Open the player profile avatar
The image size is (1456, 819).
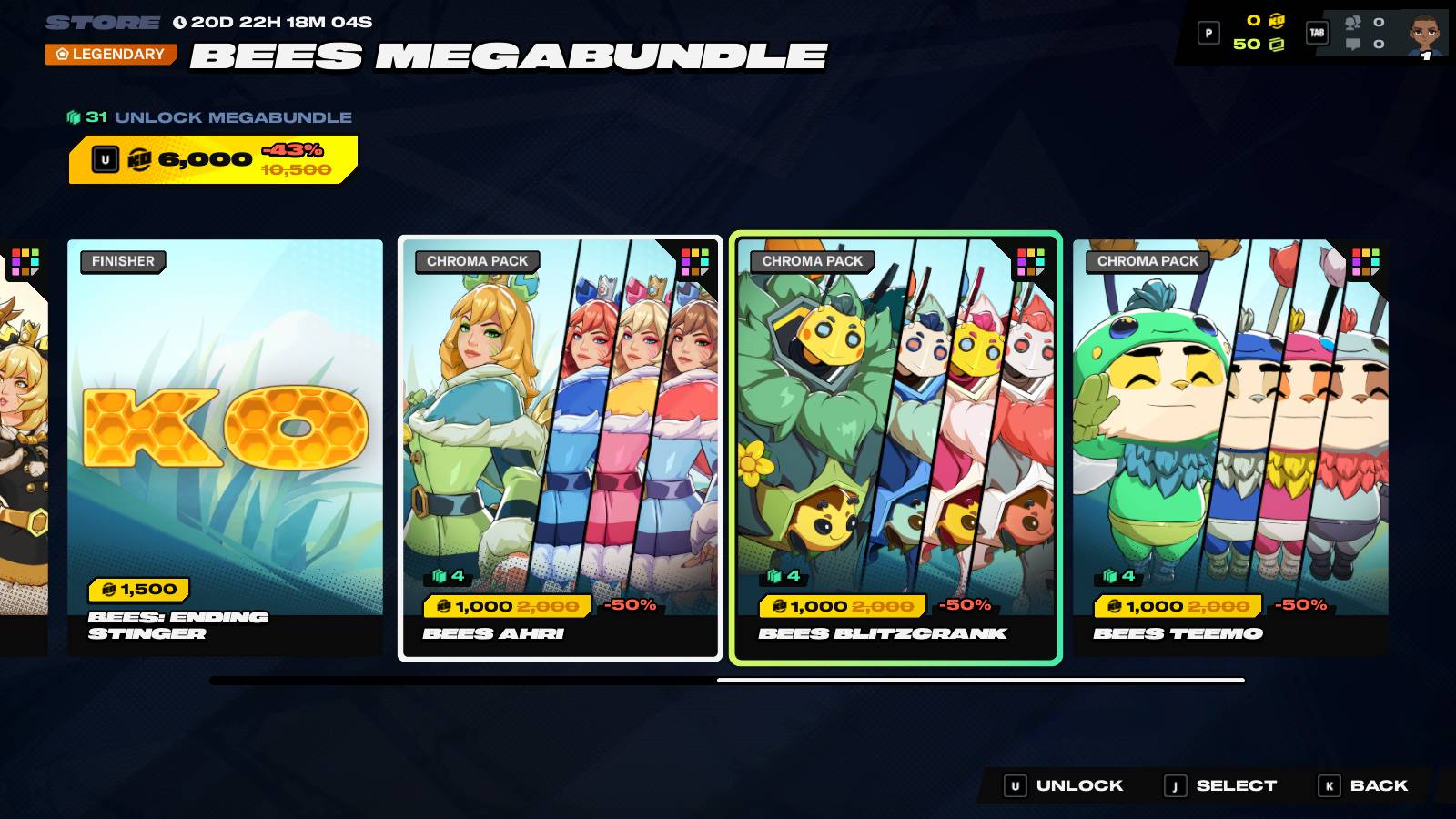[x=1424, y=34]
